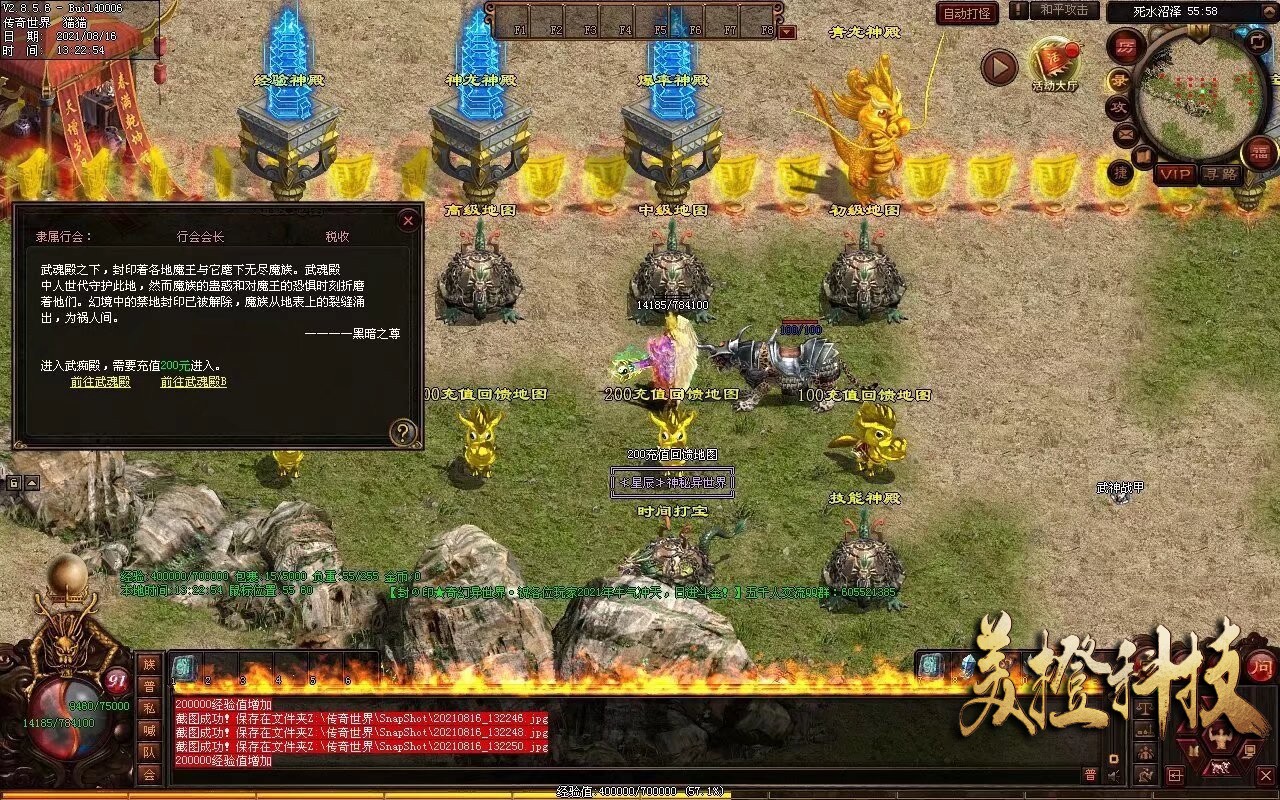Open the 活动大厅 Activity Hall icon
The width and height of the screenshot is (1280, 800).
point(1053,62)
